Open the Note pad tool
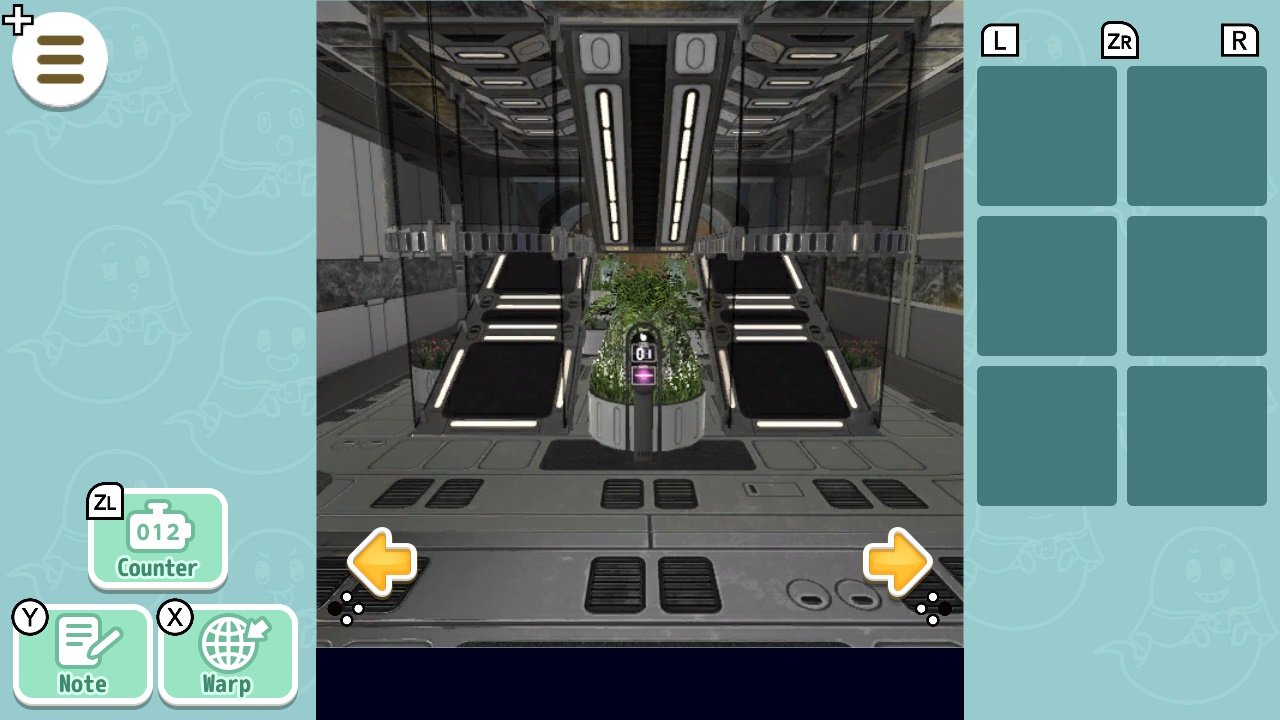1280x720 pixels. tap(83, 654)
